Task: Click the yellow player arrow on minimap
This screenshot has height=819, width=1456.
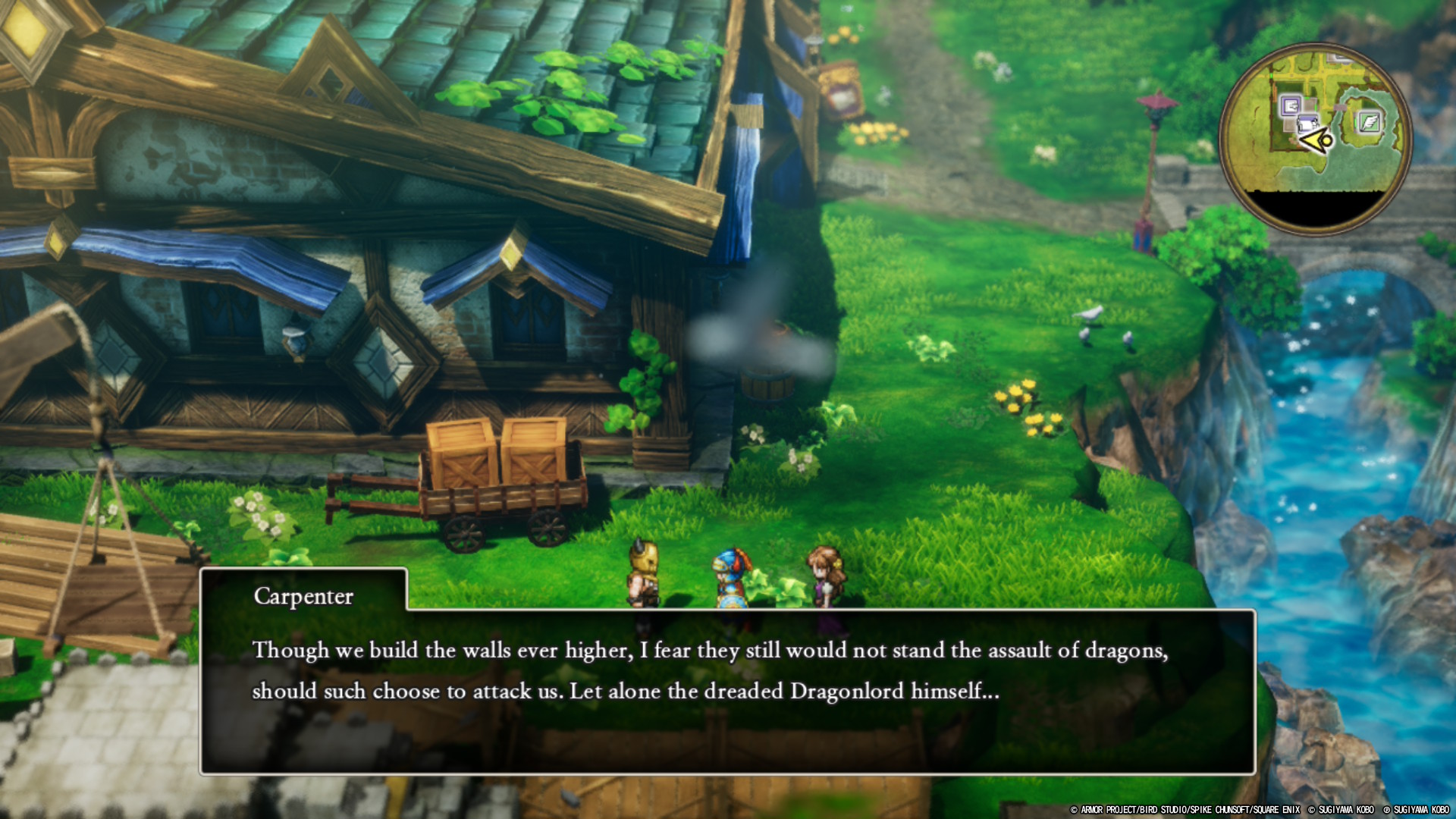Action: tap(1316, 140)
